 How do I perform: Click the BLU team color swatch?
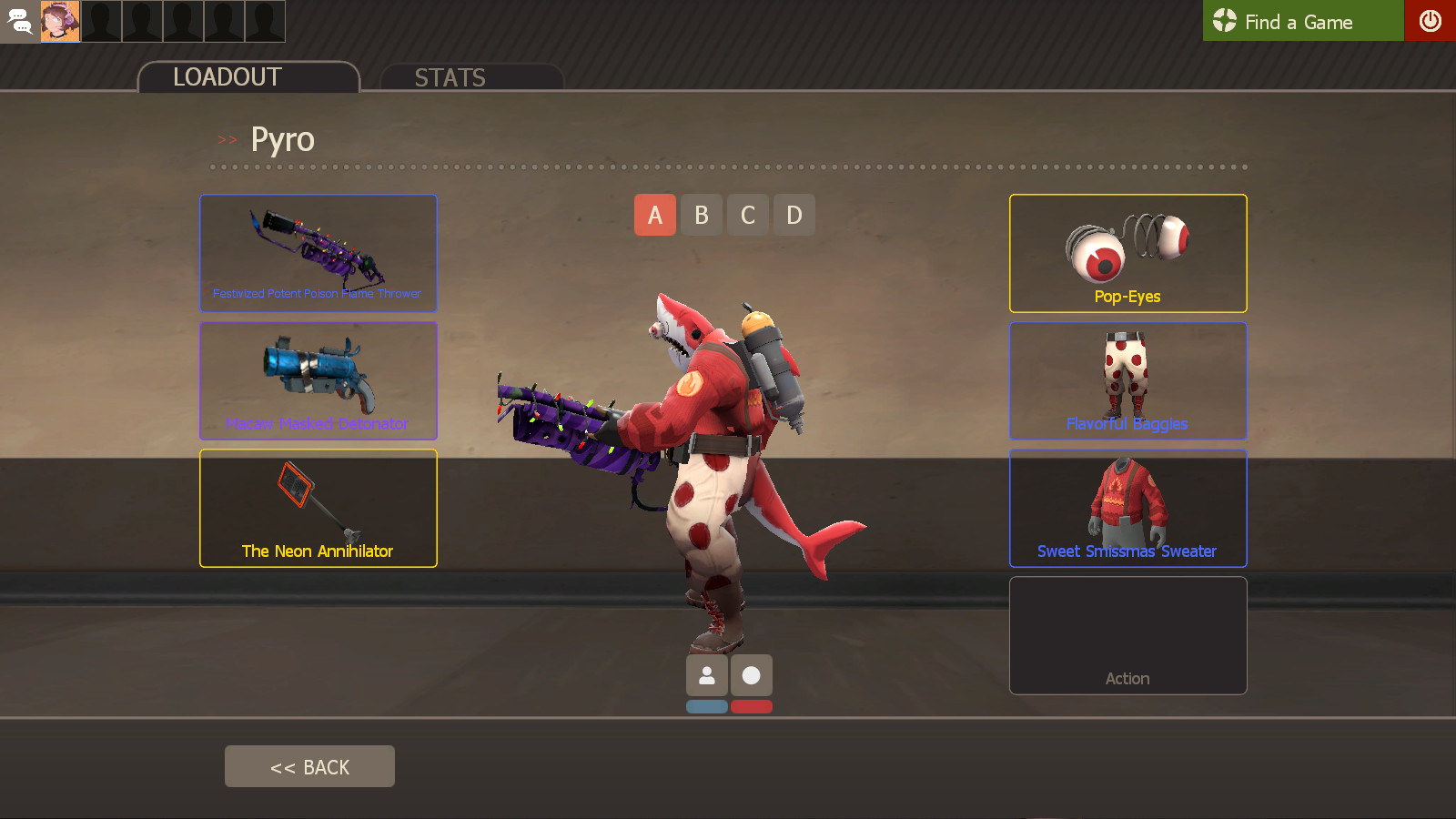[x=707, y=706]
